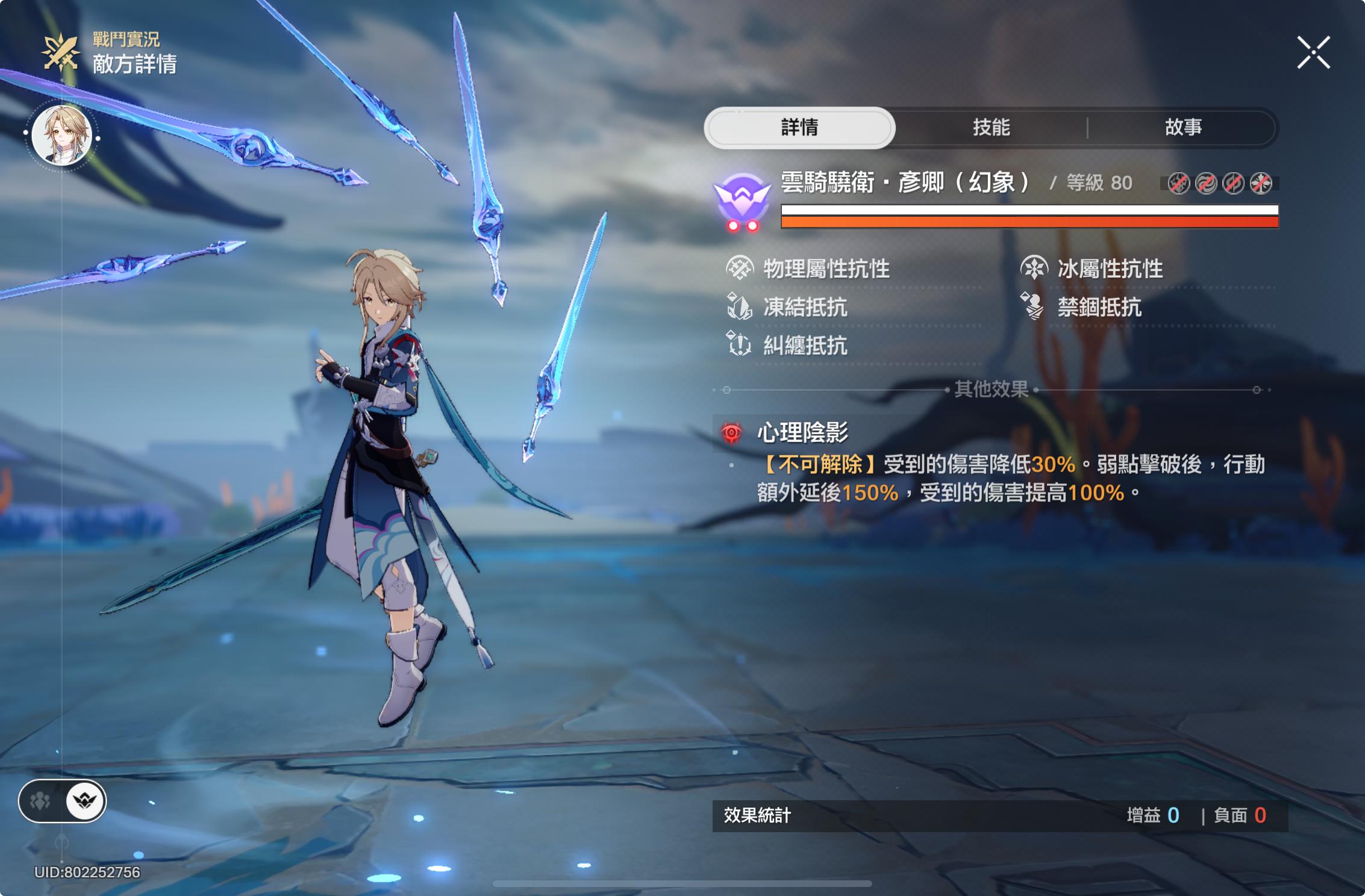Image resolution: width=1365 pixels, height=896 pixels.
Task: Show the 禁錮抵抗 entry
Action: point(1099,307)
